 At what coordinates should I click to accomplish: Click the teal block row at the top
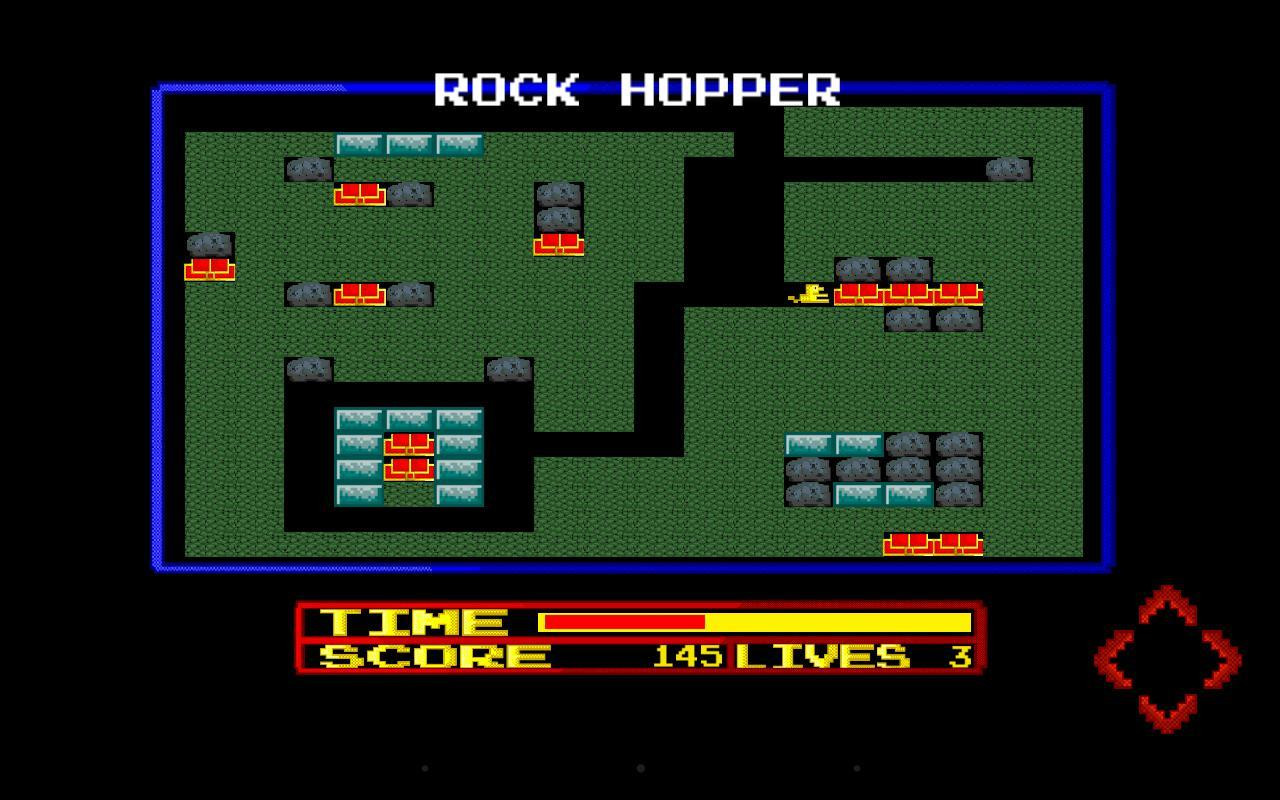410,144
